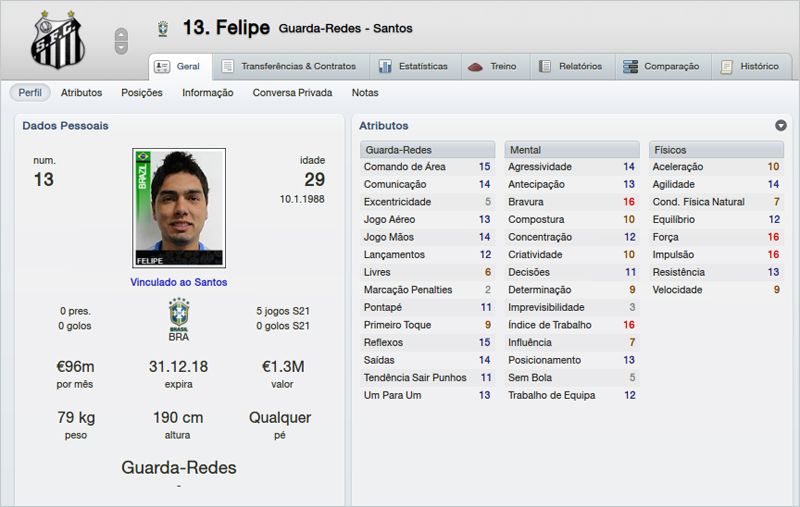
Task: Switch to the Histórico tab
Action: click(x=750, y=67)
